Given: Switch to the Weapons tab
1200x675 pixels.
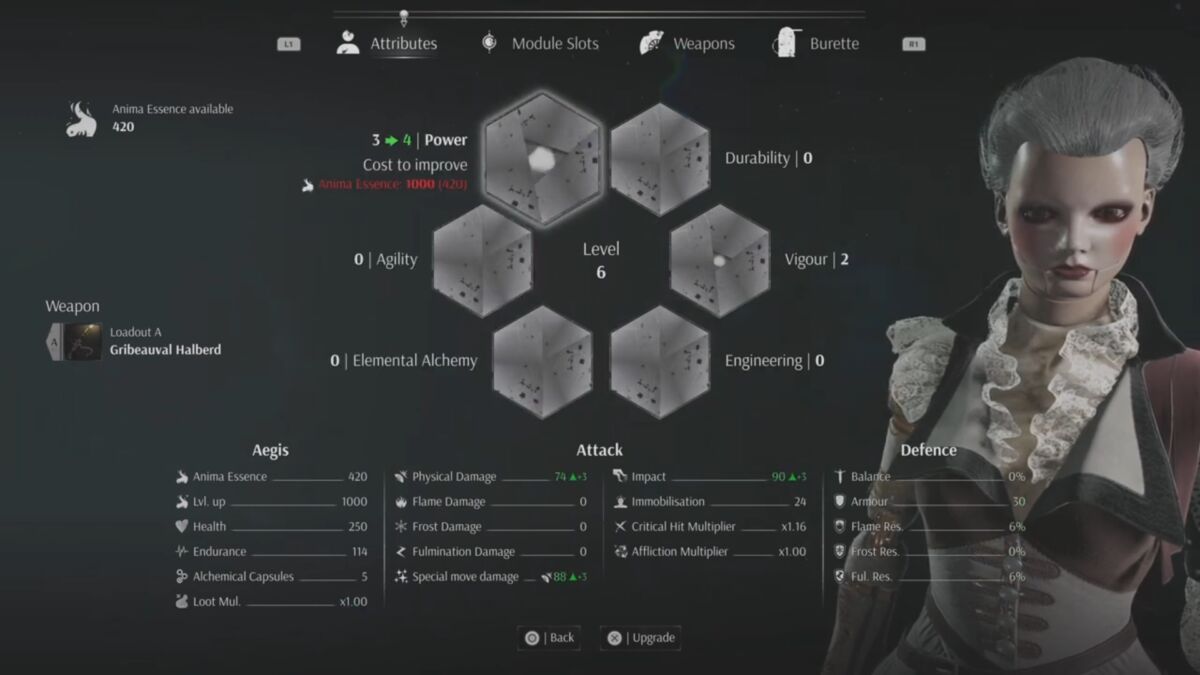Looking at the screenshot, I should [x=688, y=44].
